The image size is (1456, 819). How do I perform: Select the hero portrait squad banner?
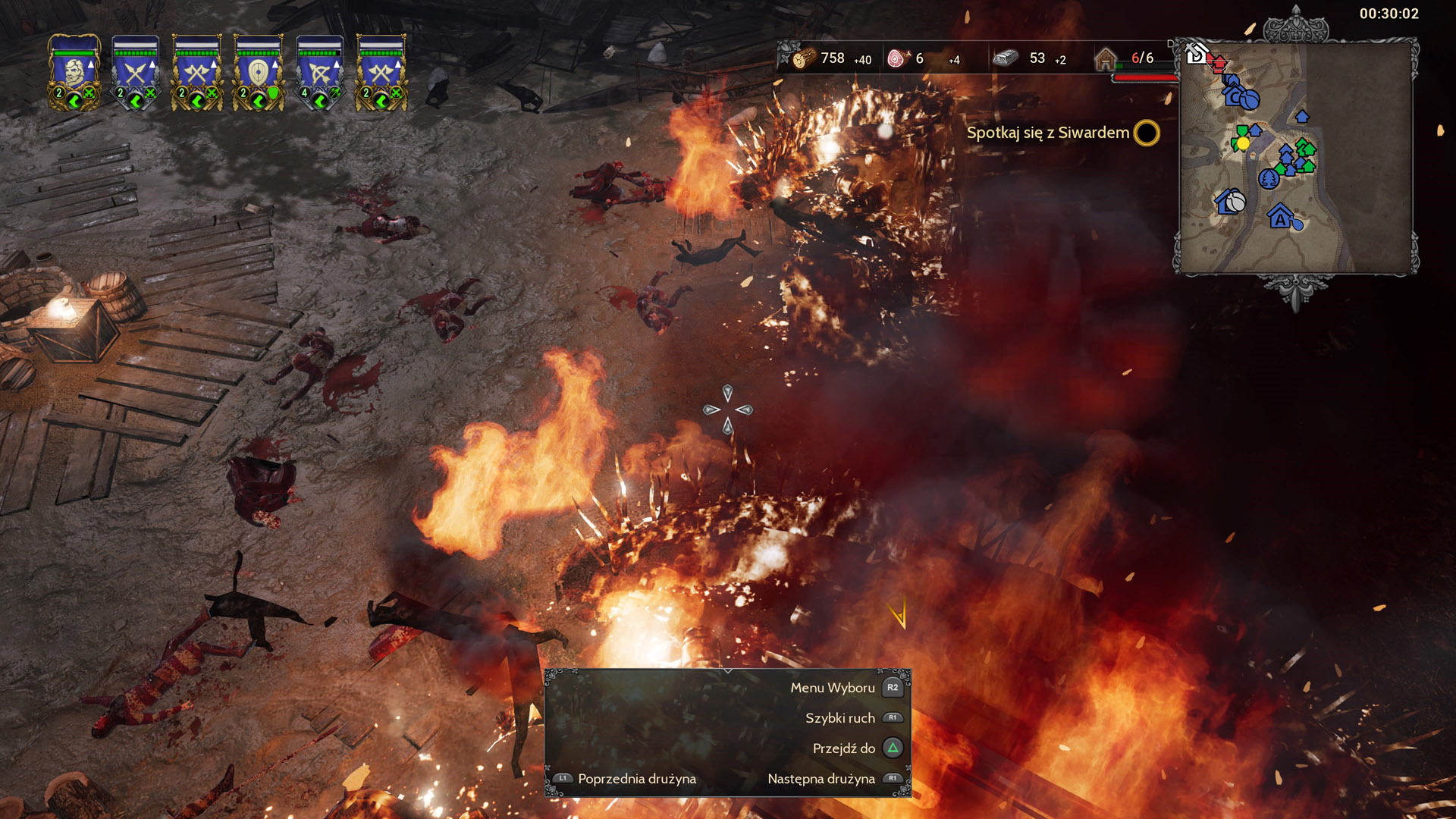click(74, 73)
